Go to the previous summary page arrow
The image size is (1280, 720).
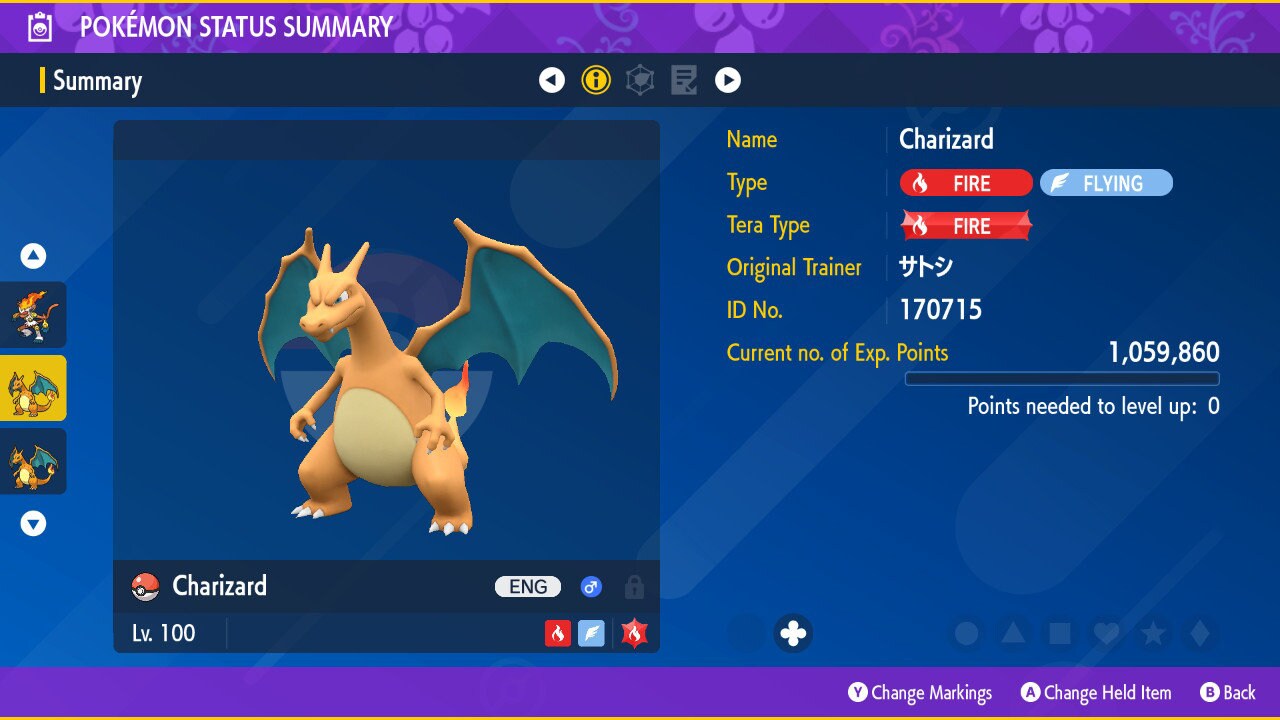552,80
